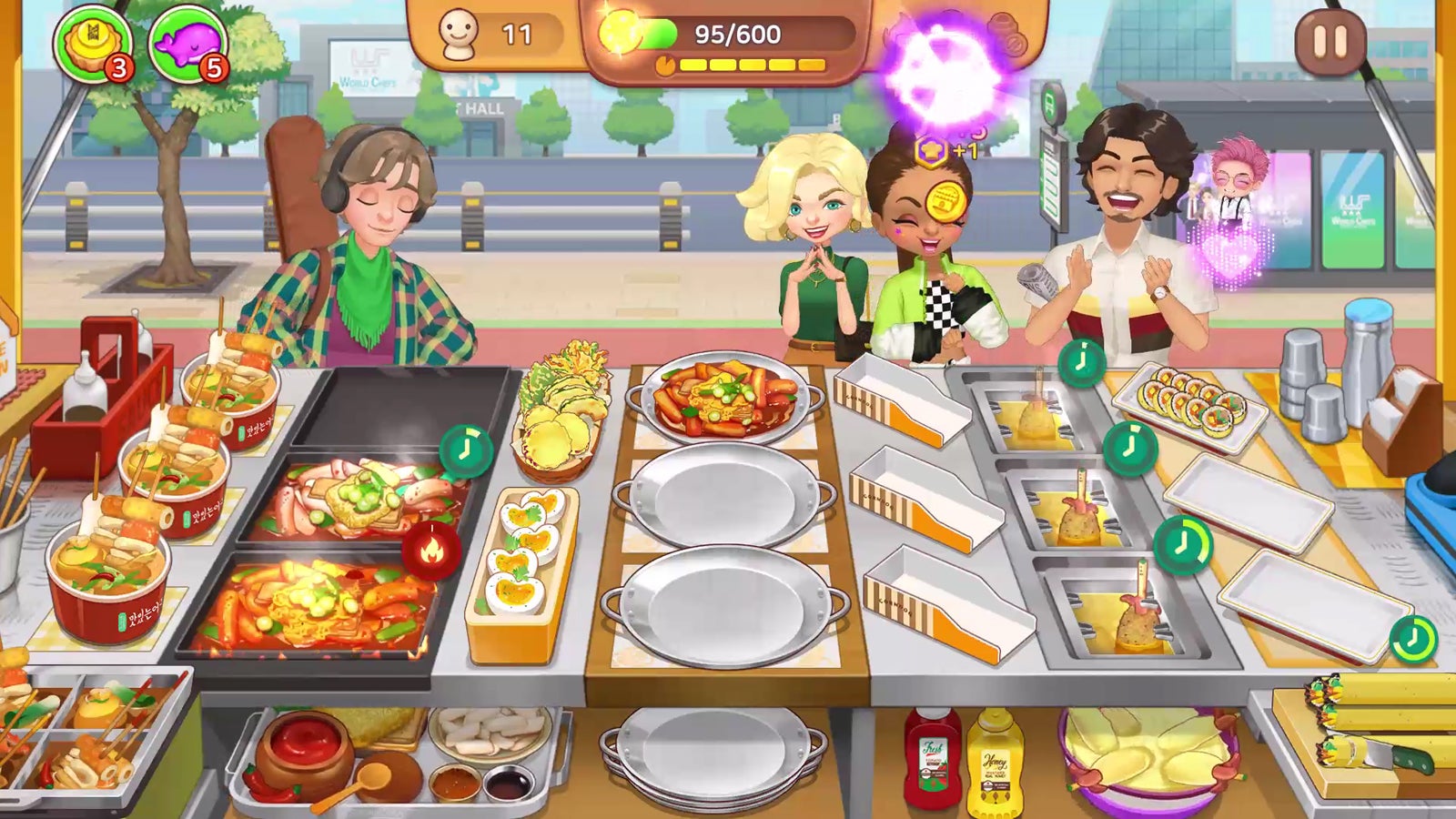Tap the red ketchup bottle
Screen dimensions: 1456x819
click(933, 758)
